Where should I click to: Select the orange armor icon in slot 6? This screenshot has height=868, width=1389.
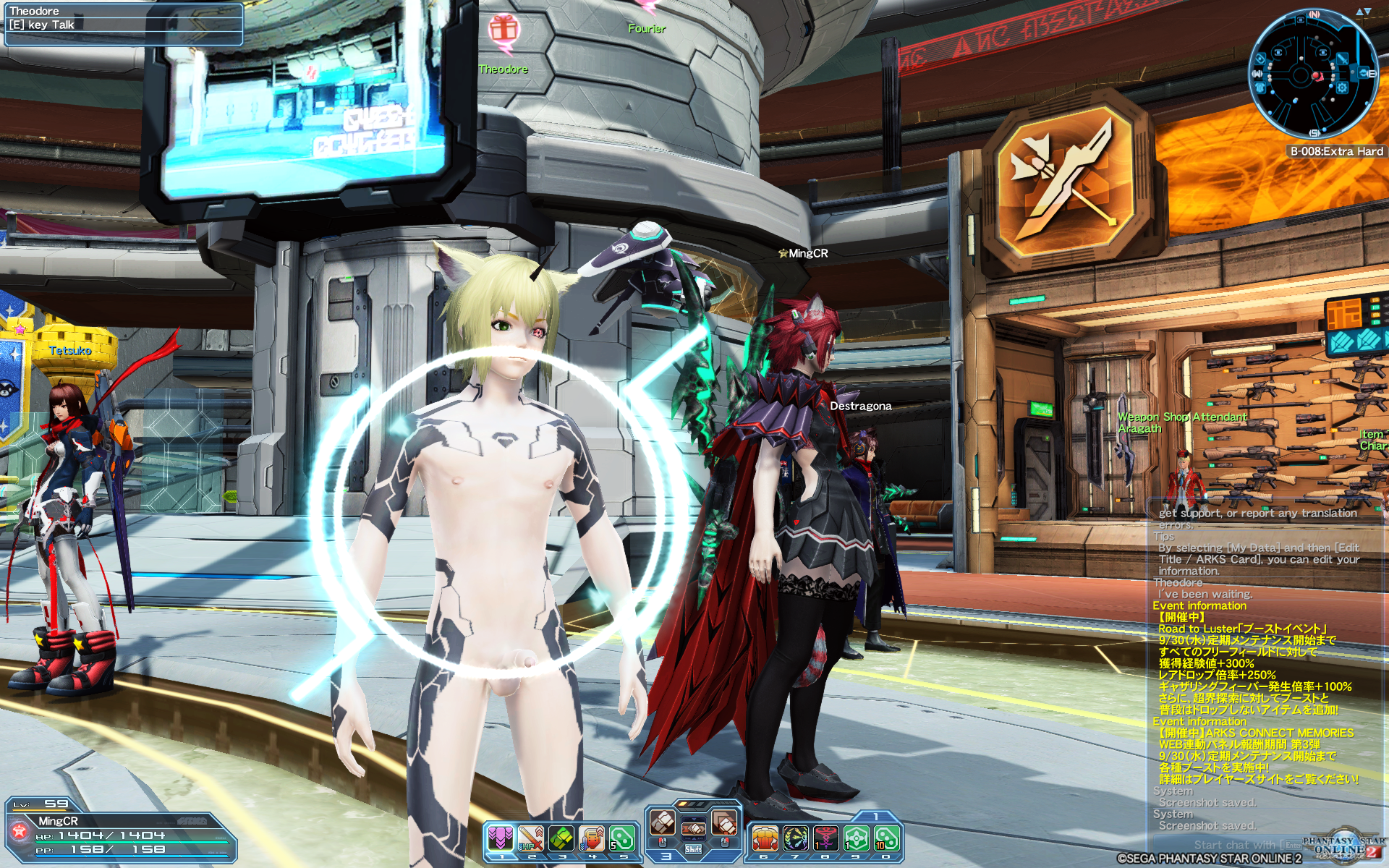click(x=765, y=838)
